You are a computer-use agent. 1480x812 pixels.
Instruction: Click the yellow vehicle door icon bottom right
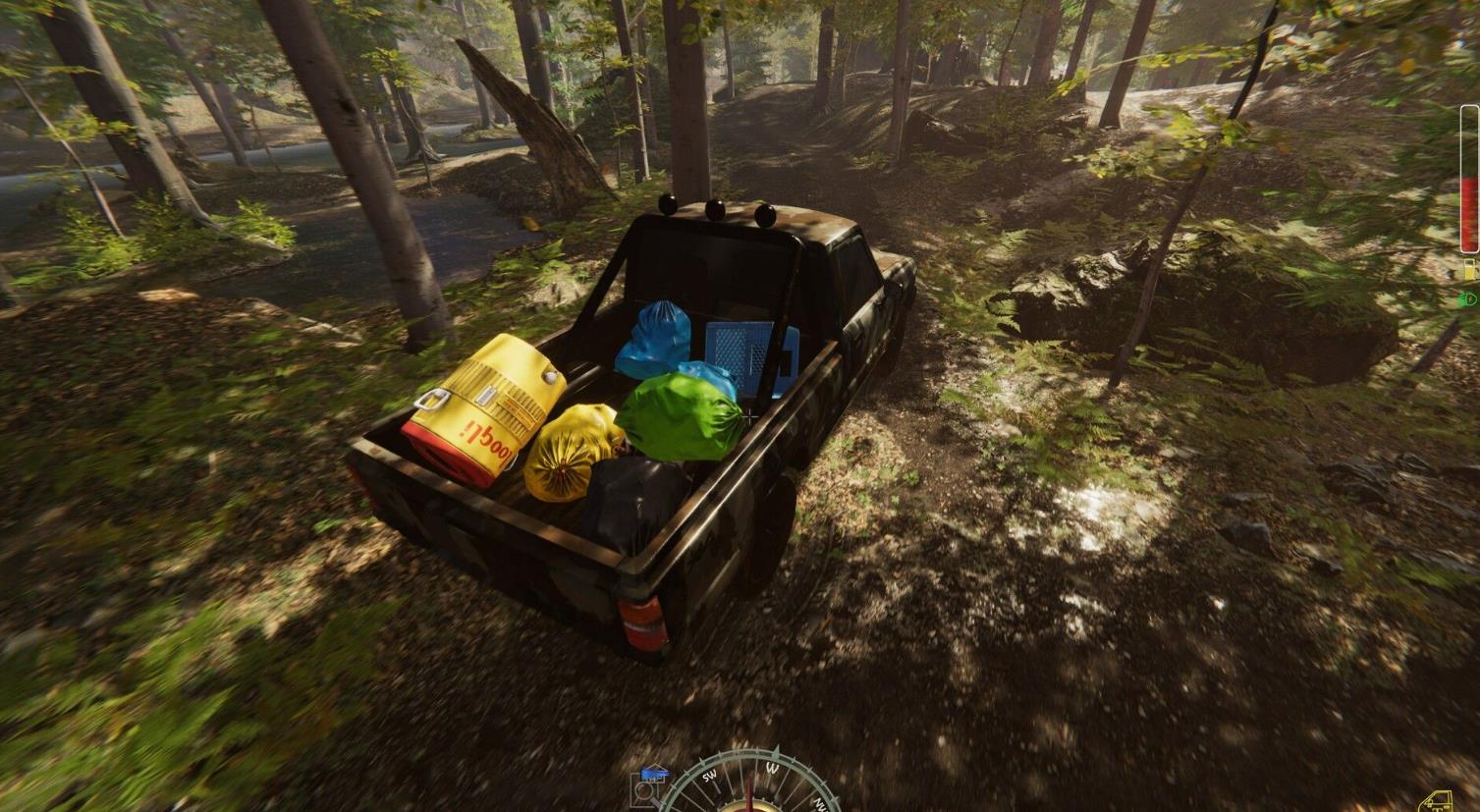point(1437,800)
